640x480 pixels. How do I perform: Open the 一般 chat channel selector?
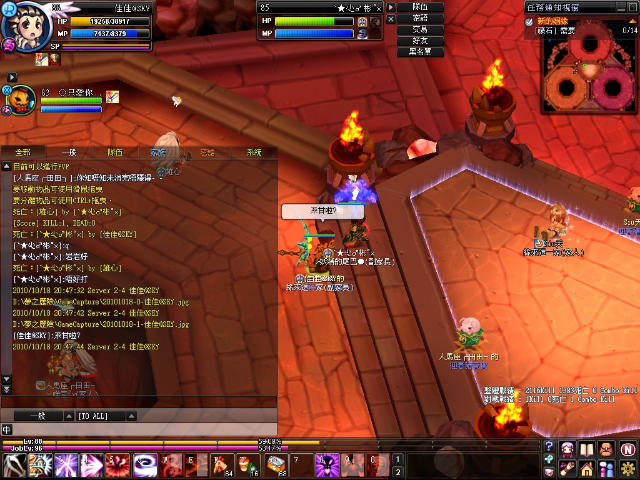pos(36,413)
